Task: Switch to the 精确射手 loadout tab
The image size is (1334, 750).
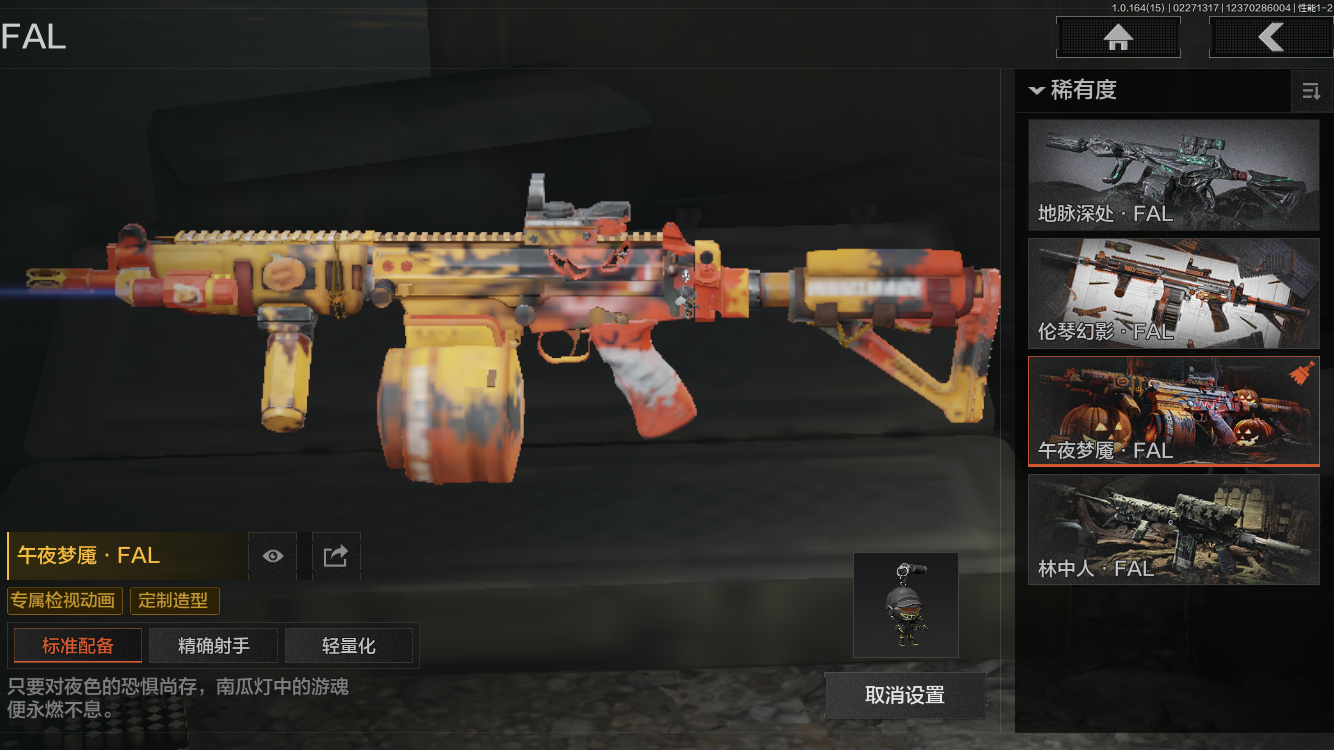Action: (x=214, y=646)
